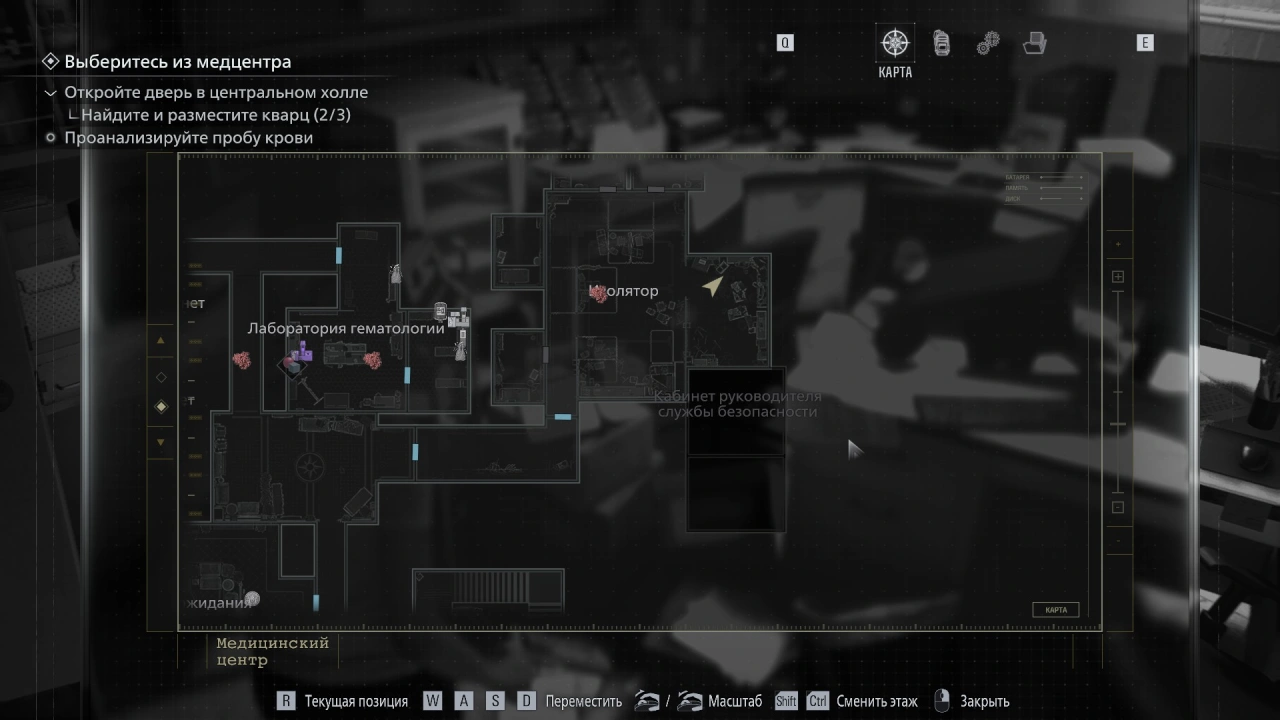The width and height of the screenshot is (1280, 720).
Task: Select the blood sample analysis objective
Action: tap(189, 138)
